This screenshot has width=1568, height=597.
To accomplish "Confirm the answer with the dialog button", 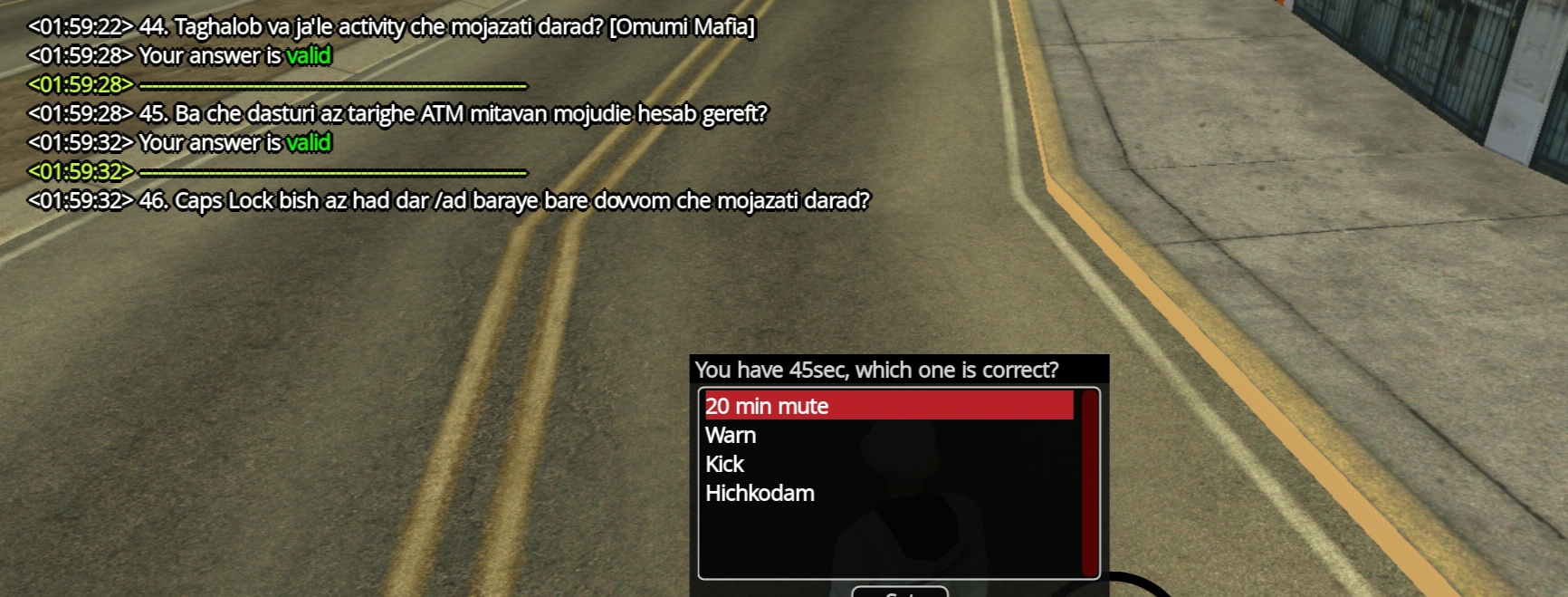I will (899, 592).
